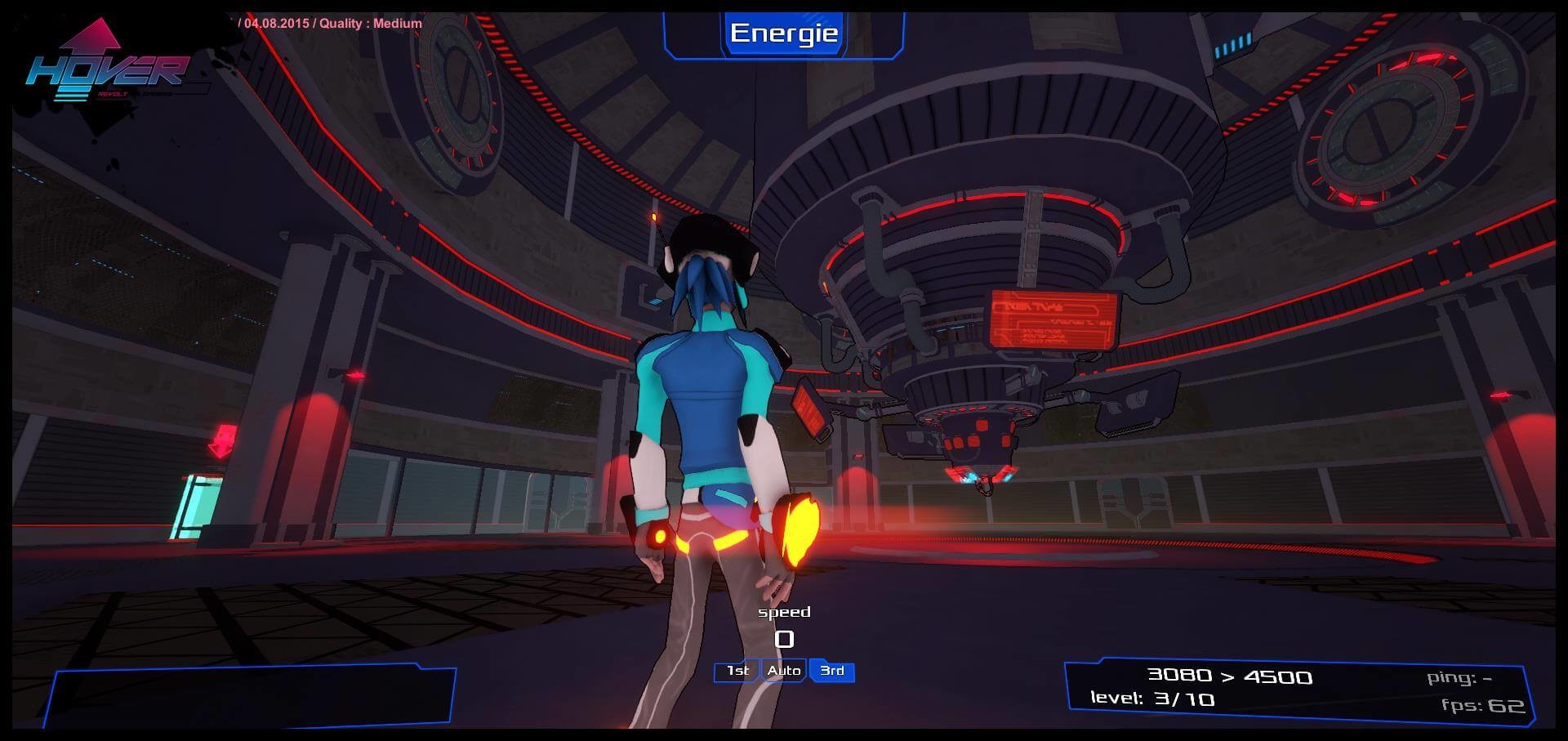1568x741 pixels.
Task: Click the 3080 > 4500 experience readout
Action: point(1230,676)
